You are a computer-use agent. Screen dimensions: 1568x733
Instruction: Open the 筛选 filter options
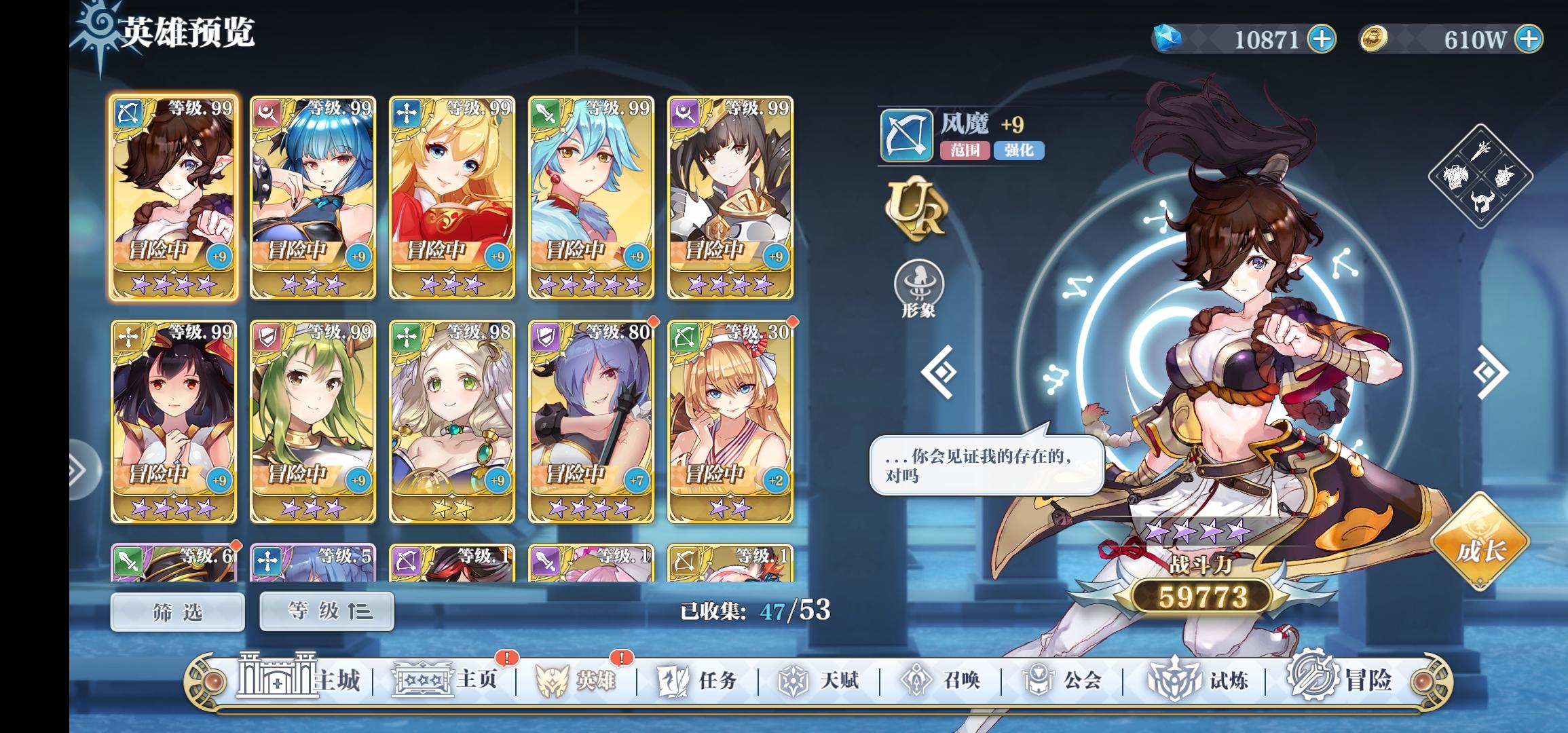pyautogui.click(x=176, y=610)
